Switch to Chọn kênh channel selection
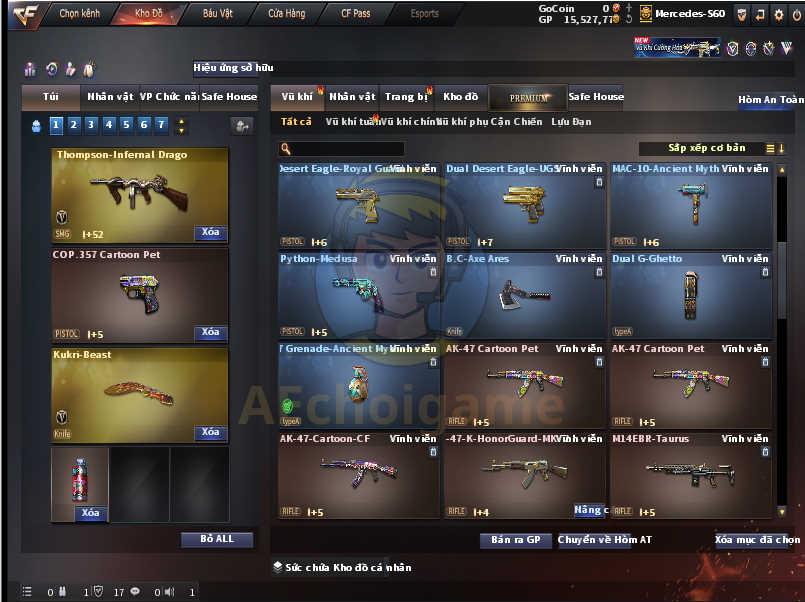Image resolution: width=805 pixels, height=602 pixels. [x=82, y=14]
